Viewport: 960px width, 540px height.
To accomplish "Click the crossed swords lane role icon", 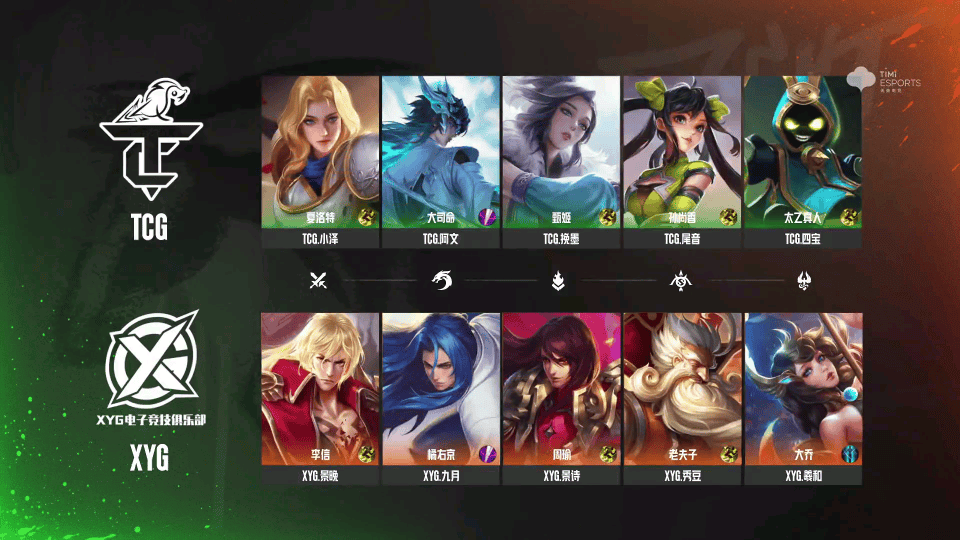I will point(319,281).
